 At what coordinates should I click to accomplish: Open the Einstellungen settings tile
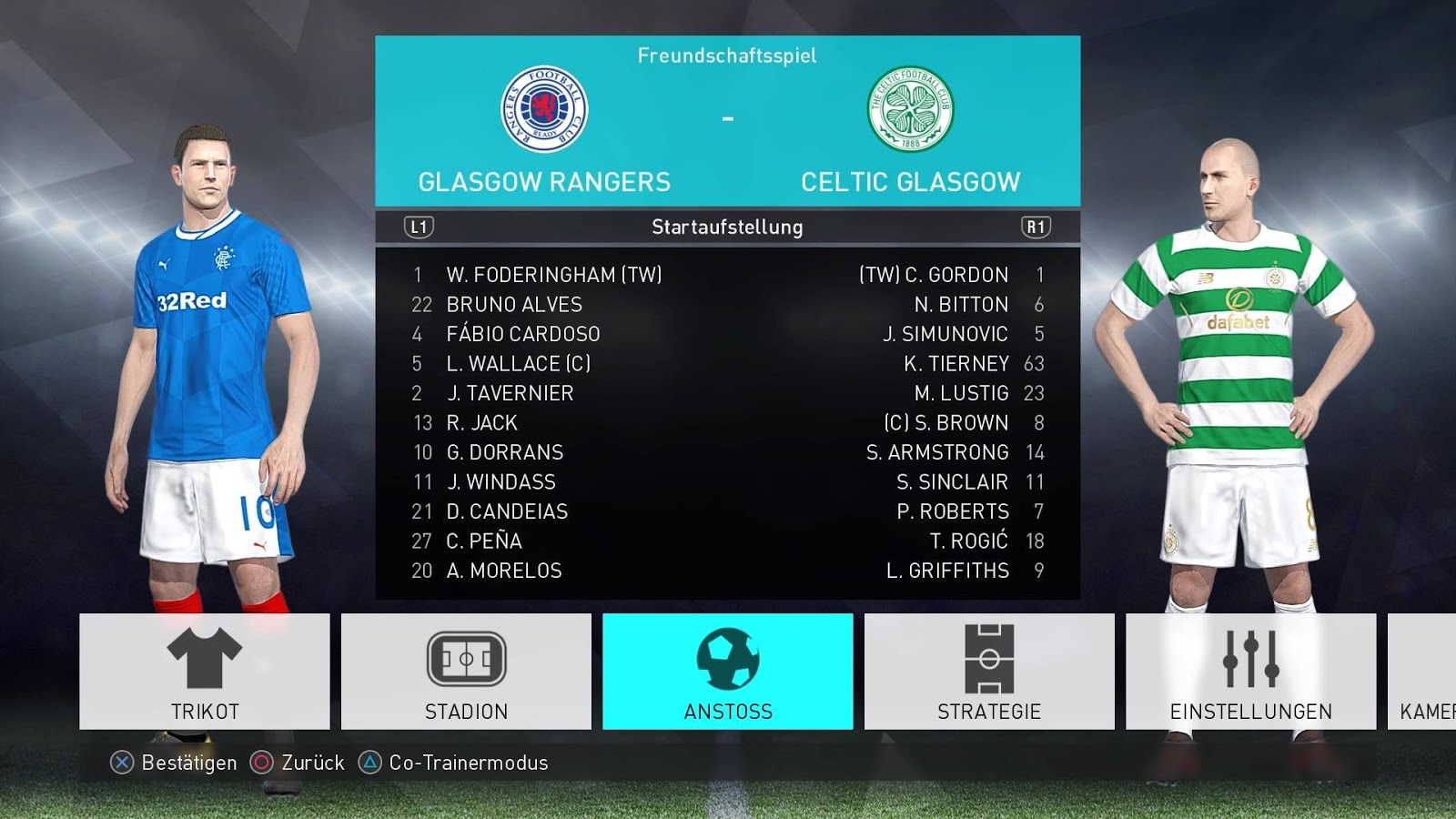(1250, 672)
